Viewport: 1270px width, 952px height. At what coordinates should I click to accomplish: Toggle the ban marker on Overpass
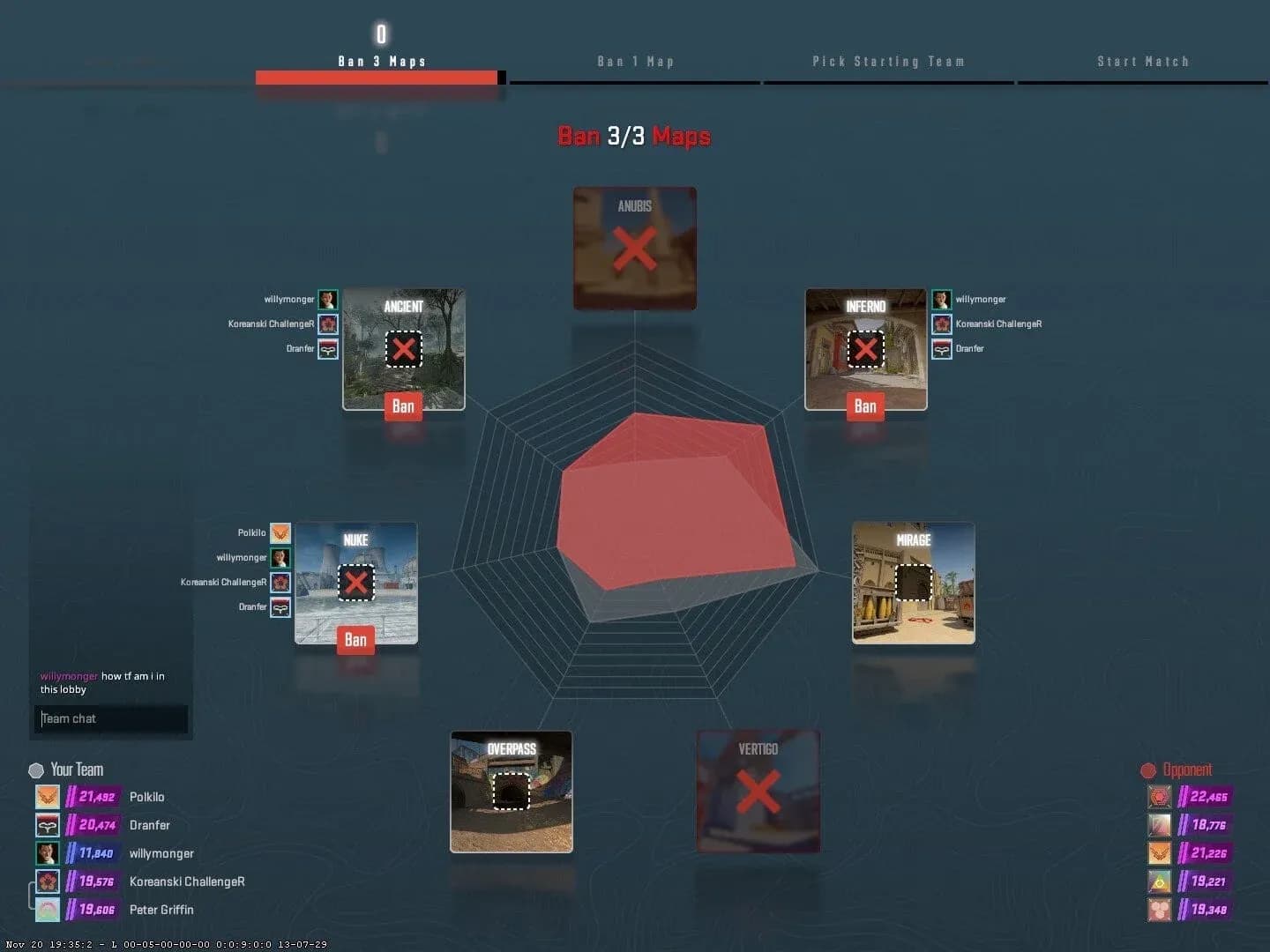click(x=510, y=792)
